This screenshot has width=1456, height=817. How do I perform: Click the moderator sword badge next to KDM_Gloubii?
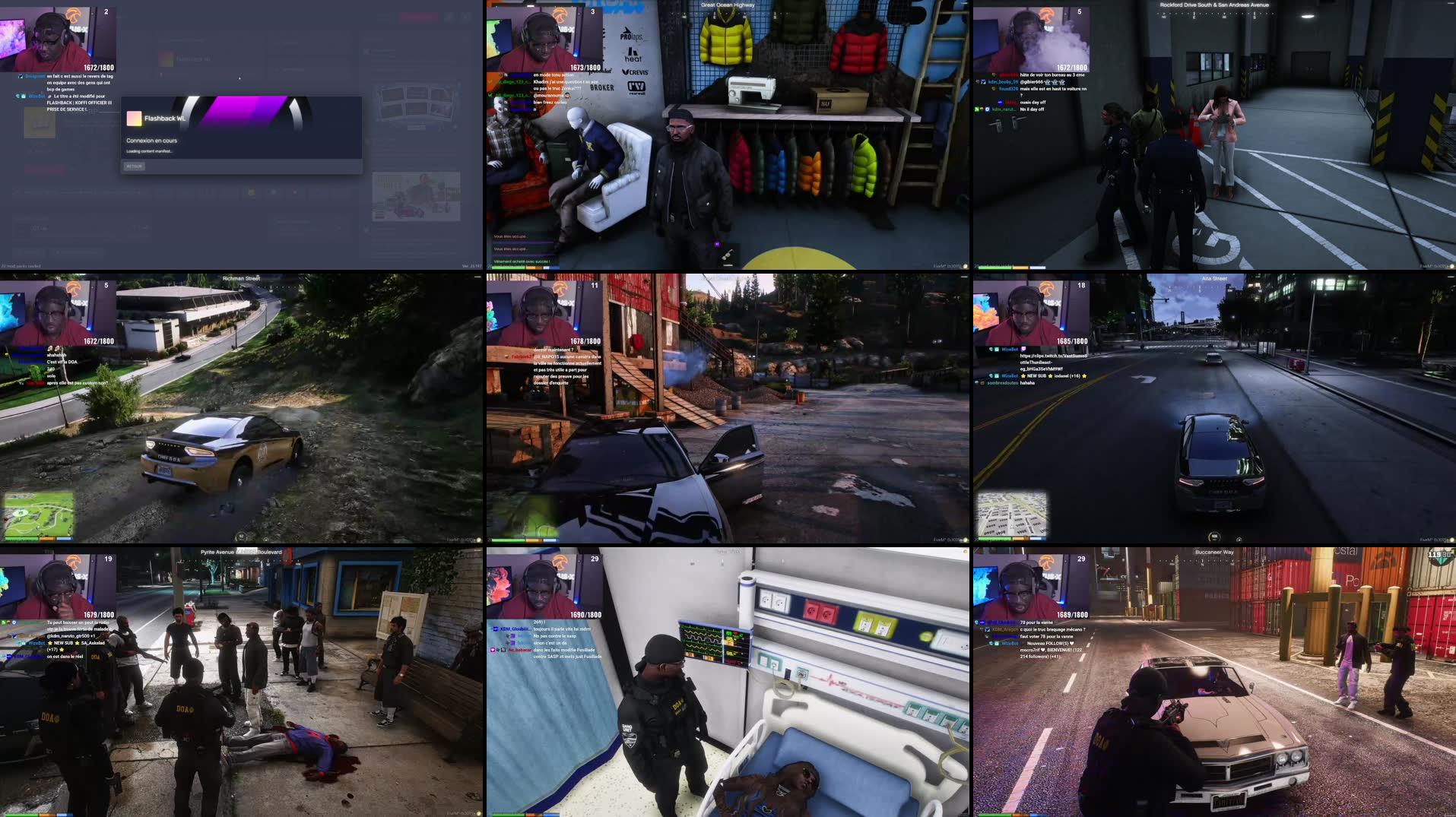coord(496,629)
